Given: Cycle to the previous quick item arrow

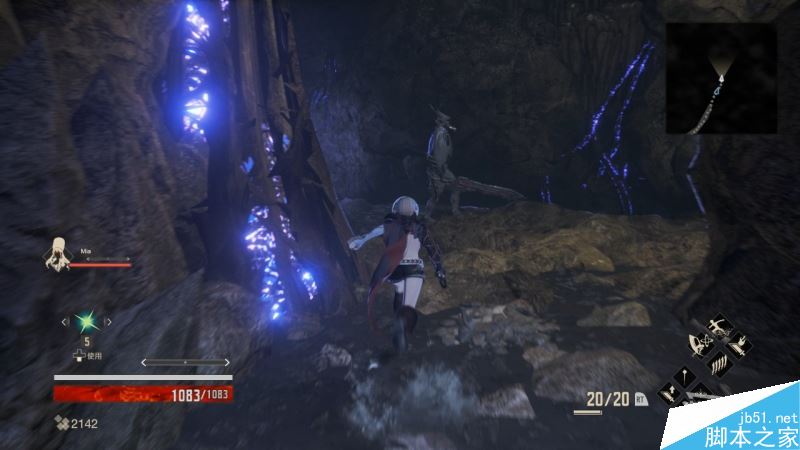Looking at the screenshot, I should pos(66,321).
